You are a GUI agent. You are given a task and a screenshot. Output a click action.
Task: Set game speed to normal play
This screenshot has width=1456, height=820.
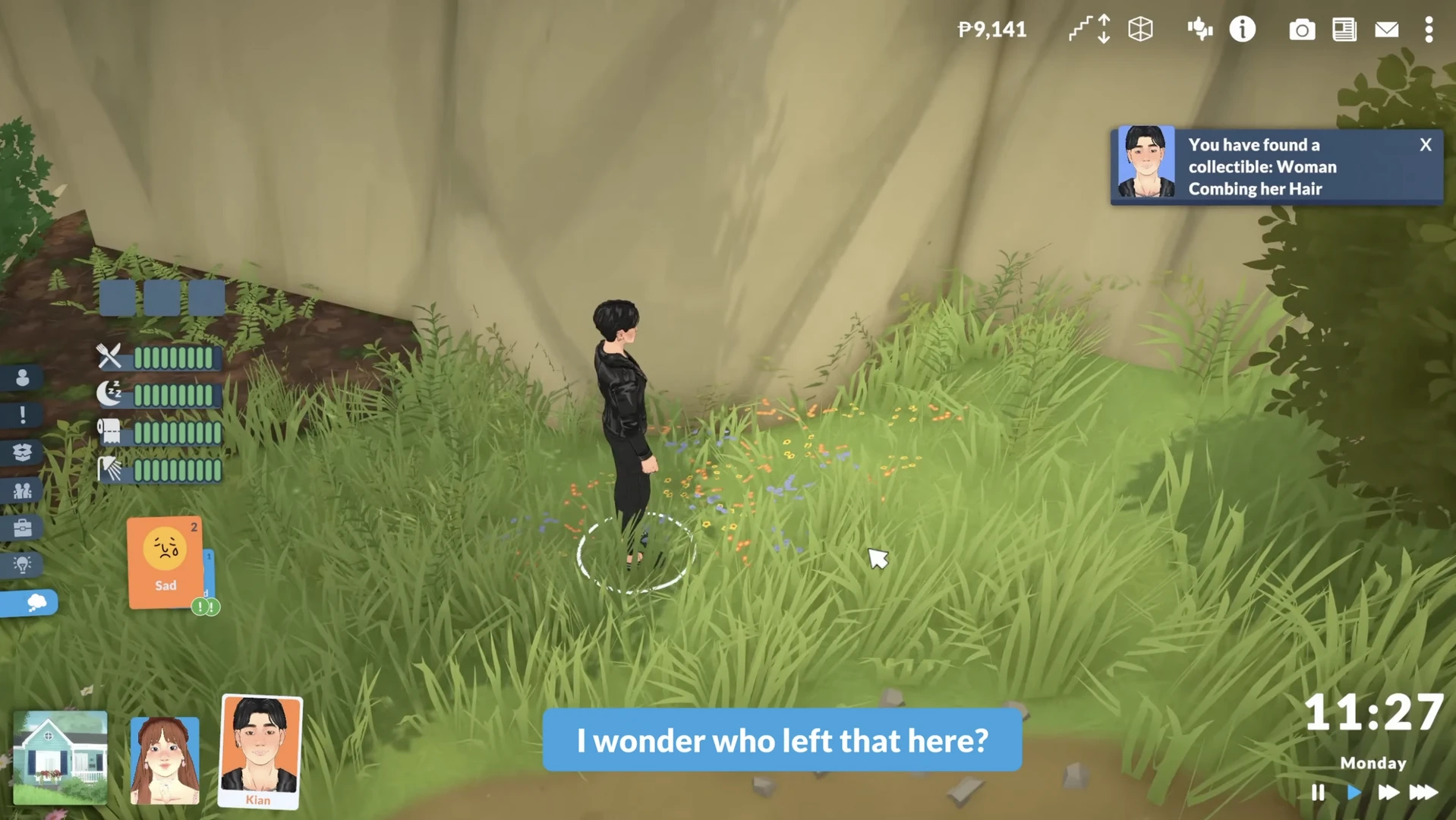point(1354,792)
